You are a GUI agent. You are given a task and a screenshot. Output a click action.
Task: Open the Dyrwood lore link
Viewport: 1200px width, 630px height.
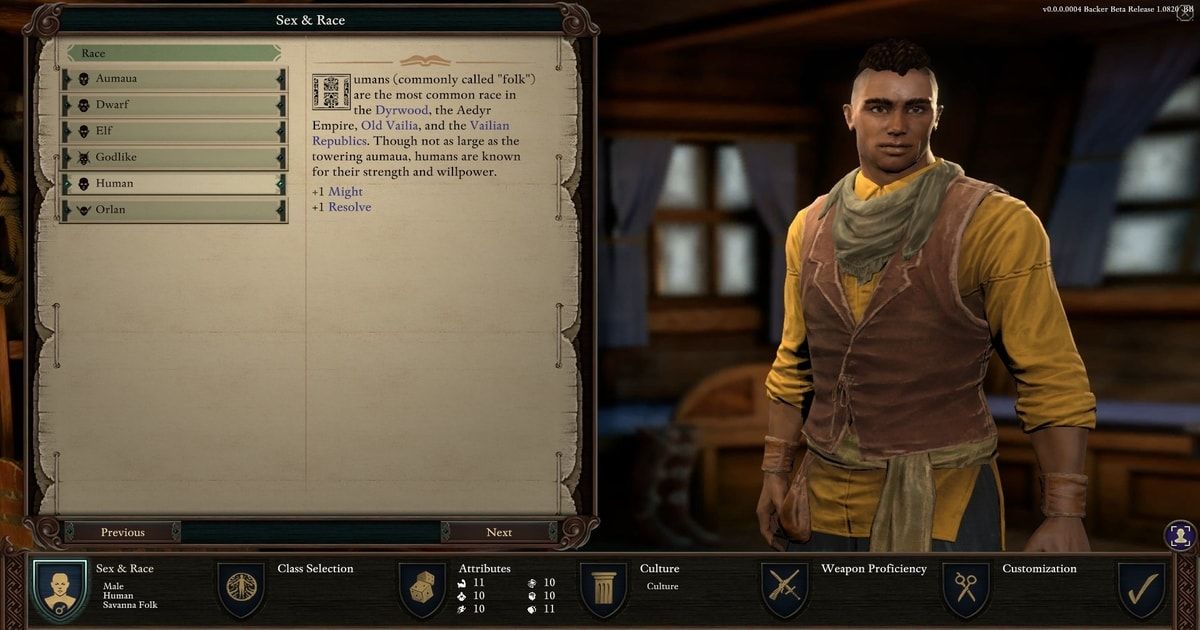[x=402, y=110]
